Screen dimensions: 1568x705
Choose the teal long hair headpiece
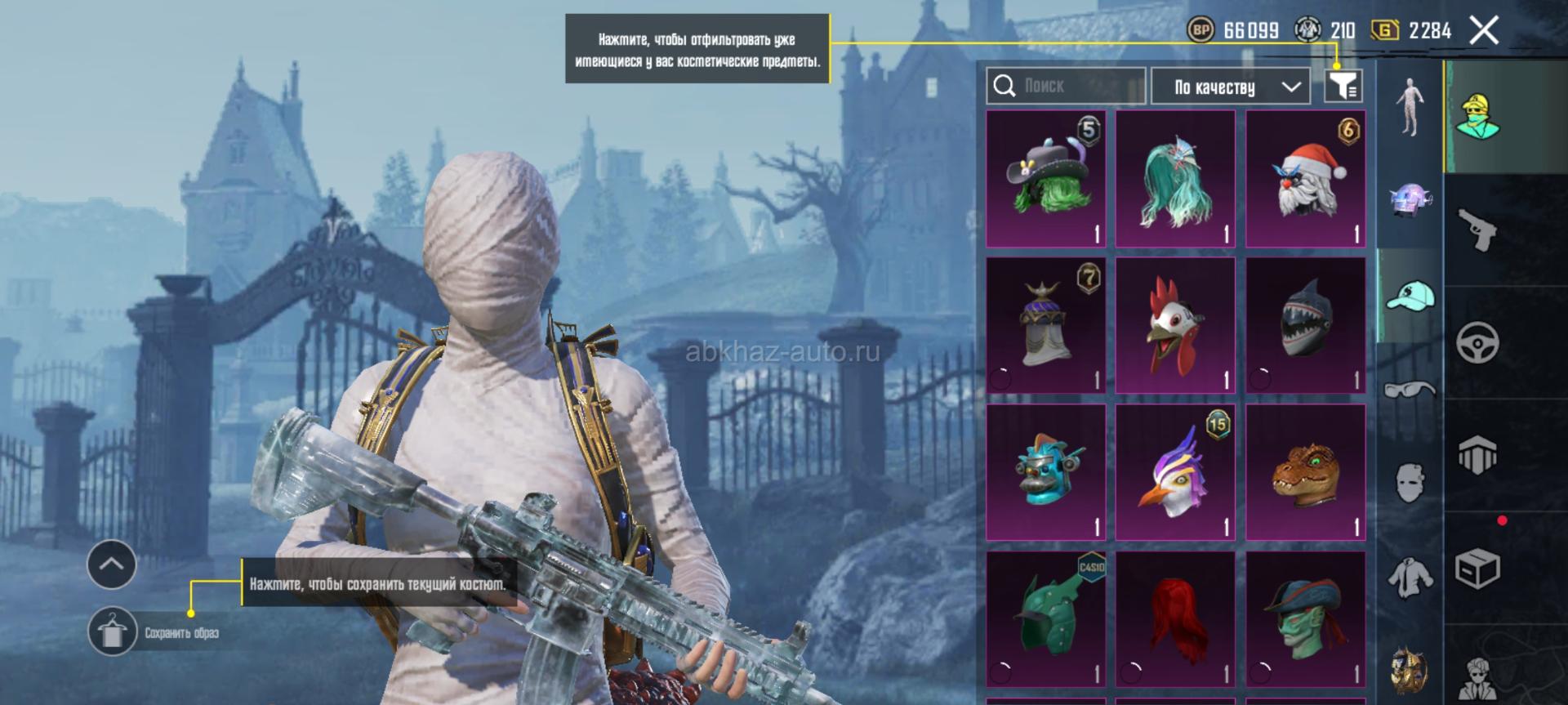pyautogui.click(x=1175, y=179)
